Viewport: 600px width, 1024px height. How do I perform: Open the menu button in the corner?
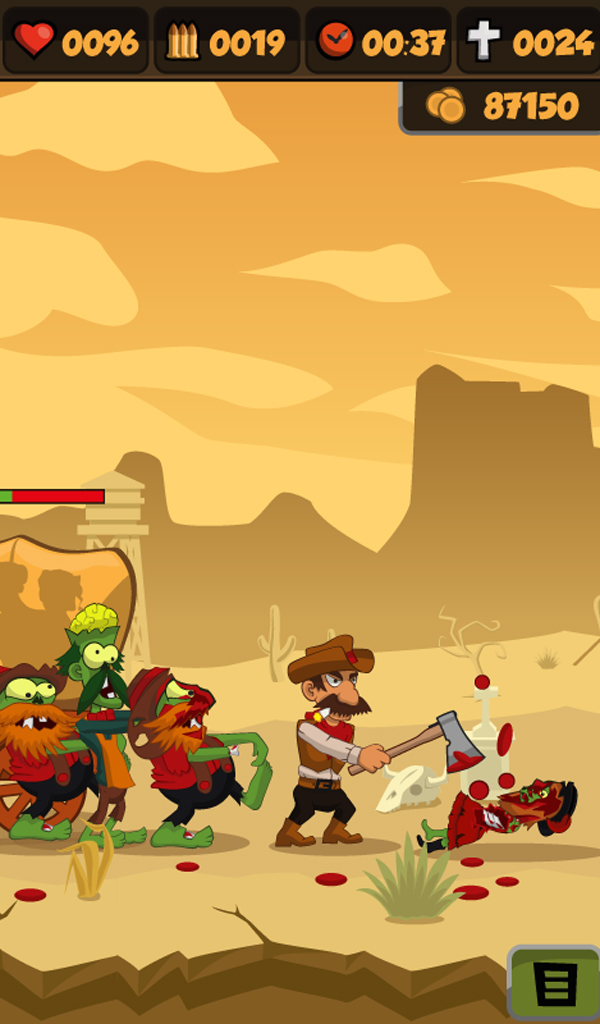point(555,984)
